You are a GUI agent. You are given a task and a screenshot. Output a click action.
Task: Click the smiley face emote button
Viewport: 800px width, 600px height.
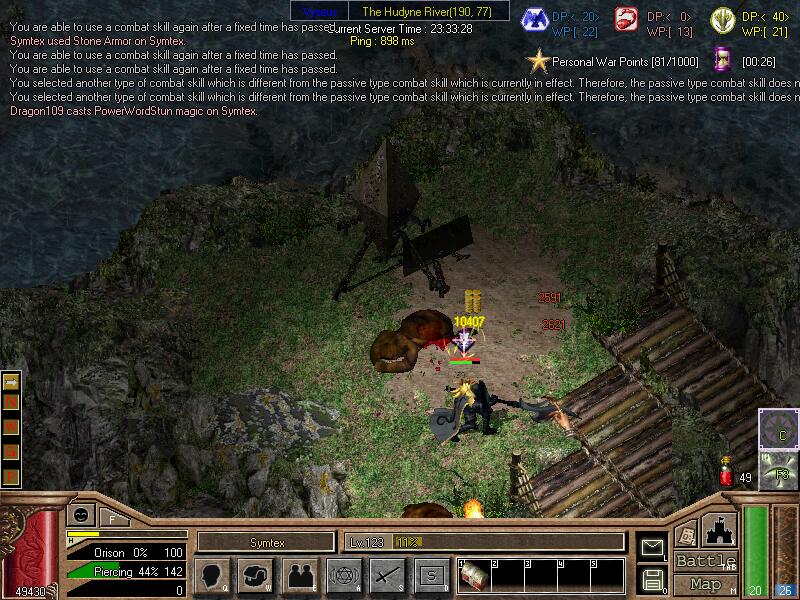click(x=79, y=516)
